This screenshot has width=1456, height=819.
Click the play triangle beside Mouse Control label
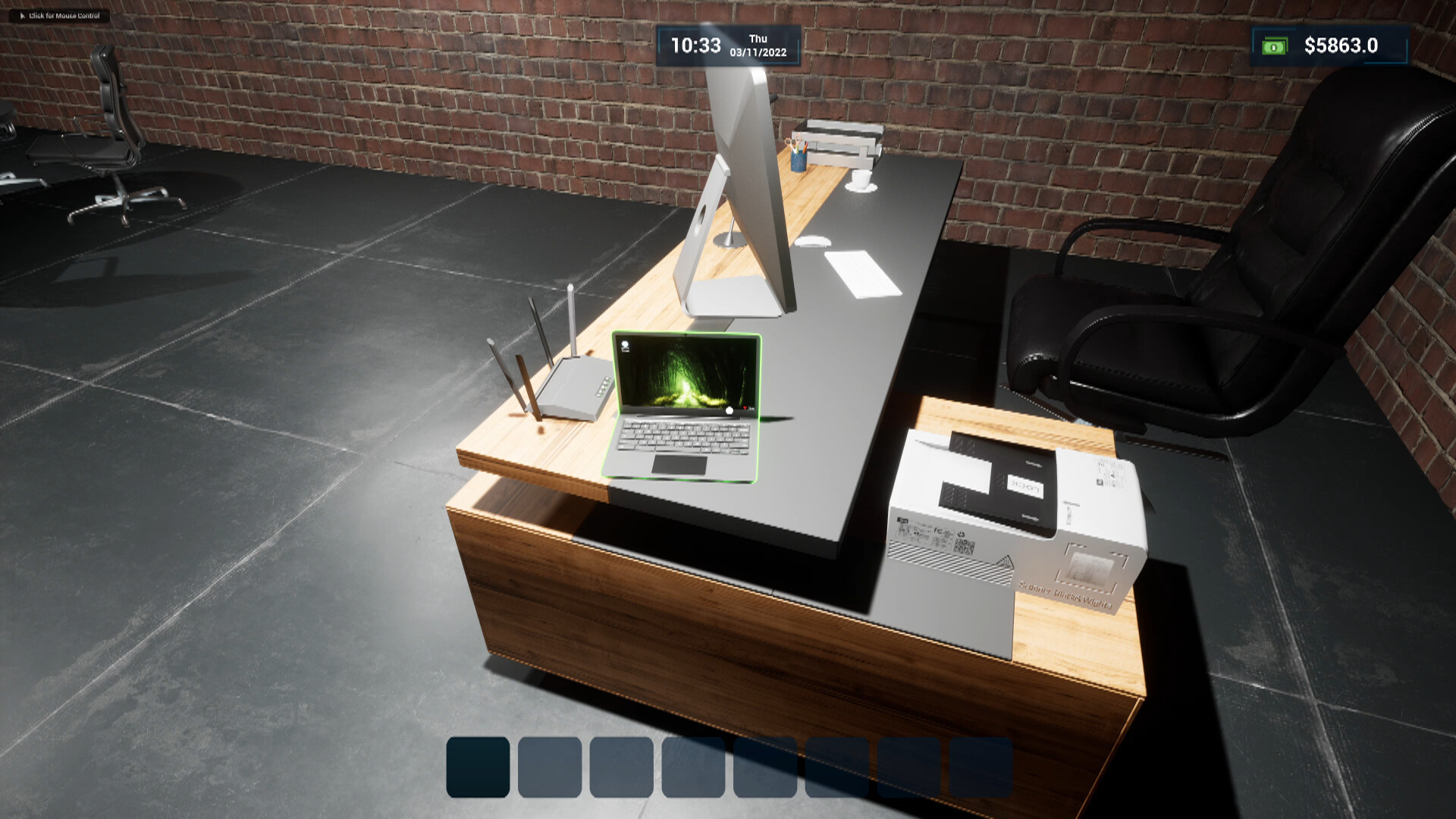coord(23,14)
